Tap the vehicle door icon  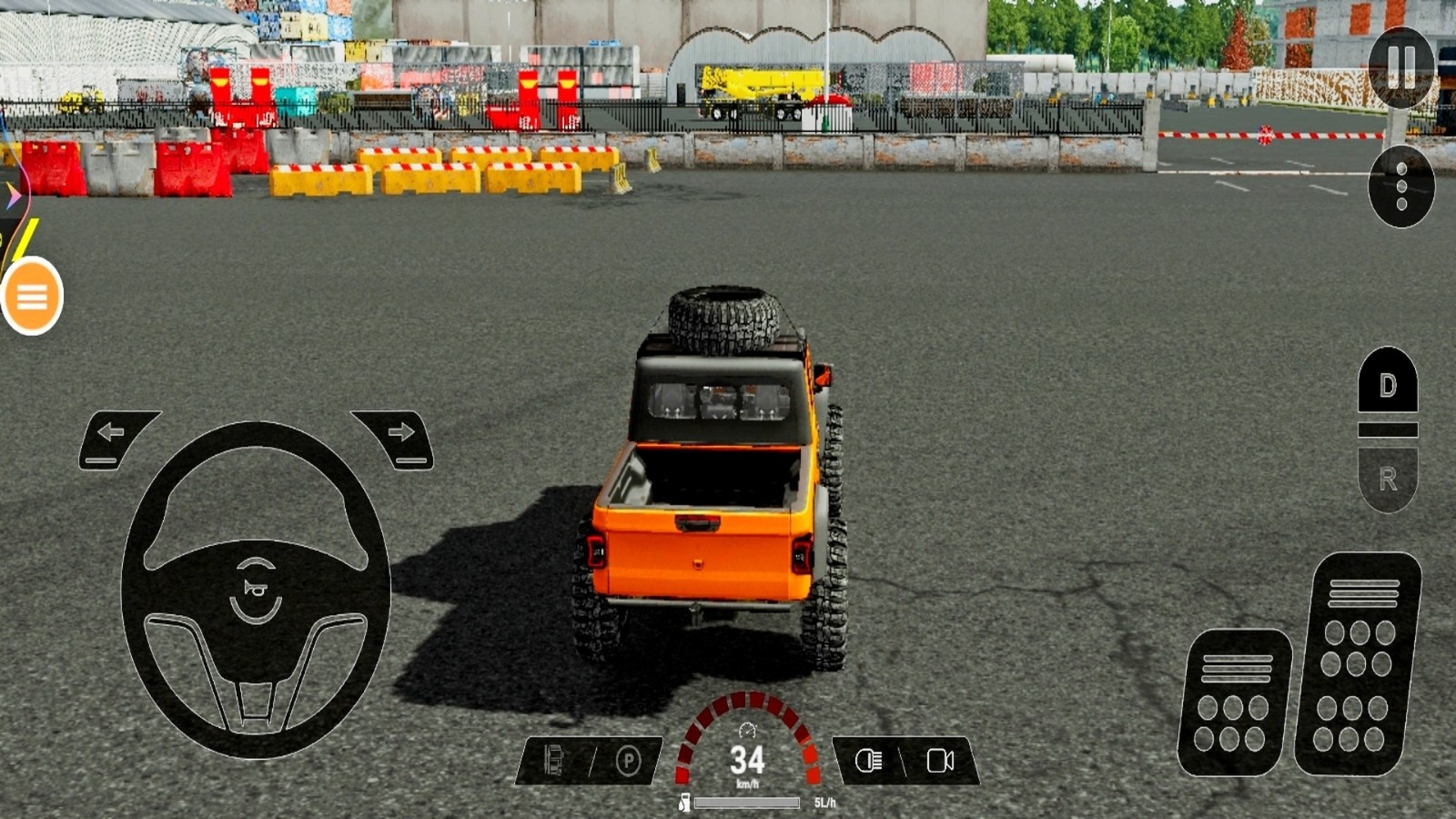point(554,761)
